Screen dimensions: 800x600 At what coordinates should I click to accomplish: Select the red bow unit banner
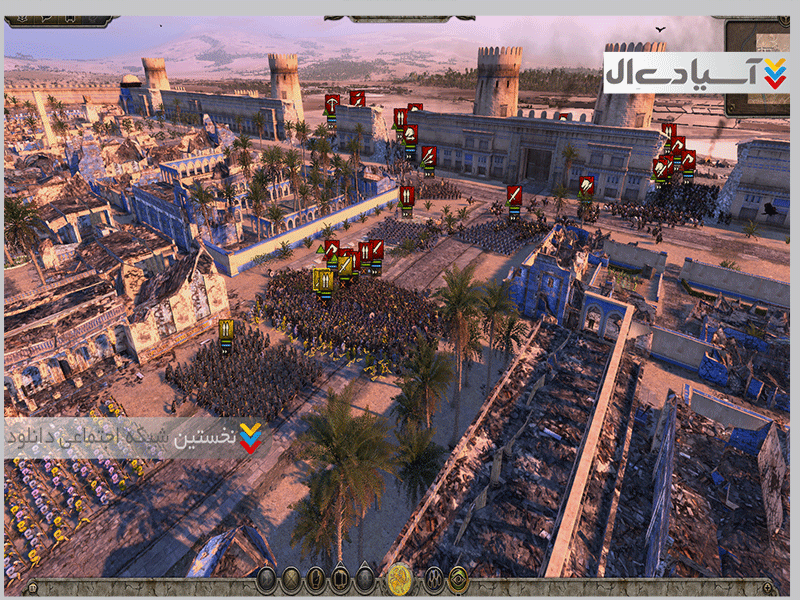[332, 103]
